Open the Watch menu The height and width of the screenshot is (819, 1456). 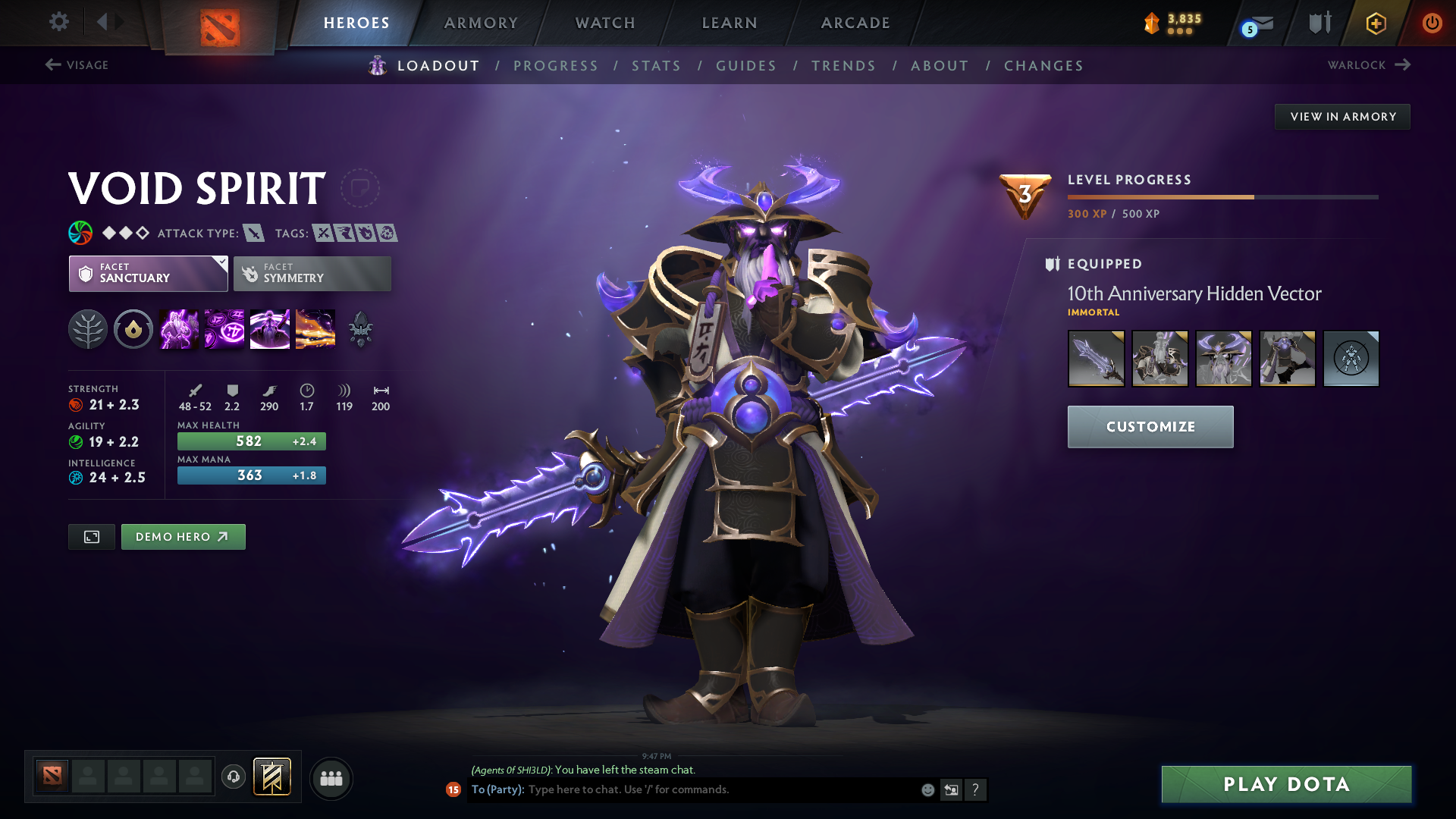pos(604,23)
